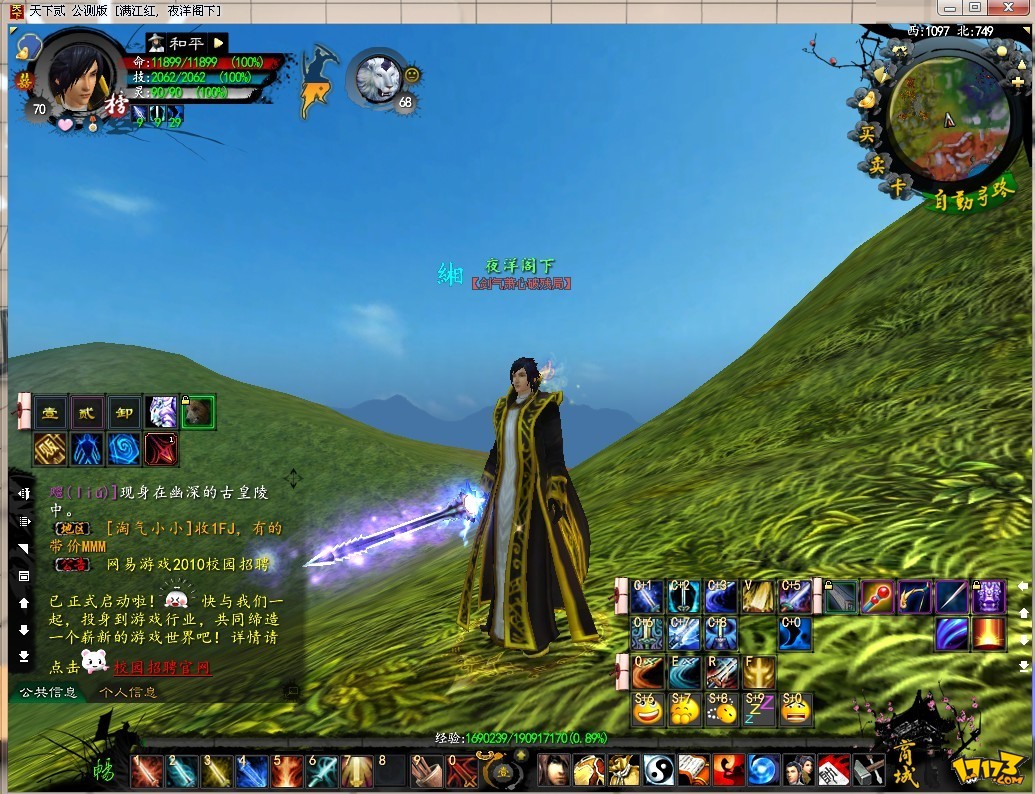
Task: Click the white lion pet portrait
Action: click(378, 78)
